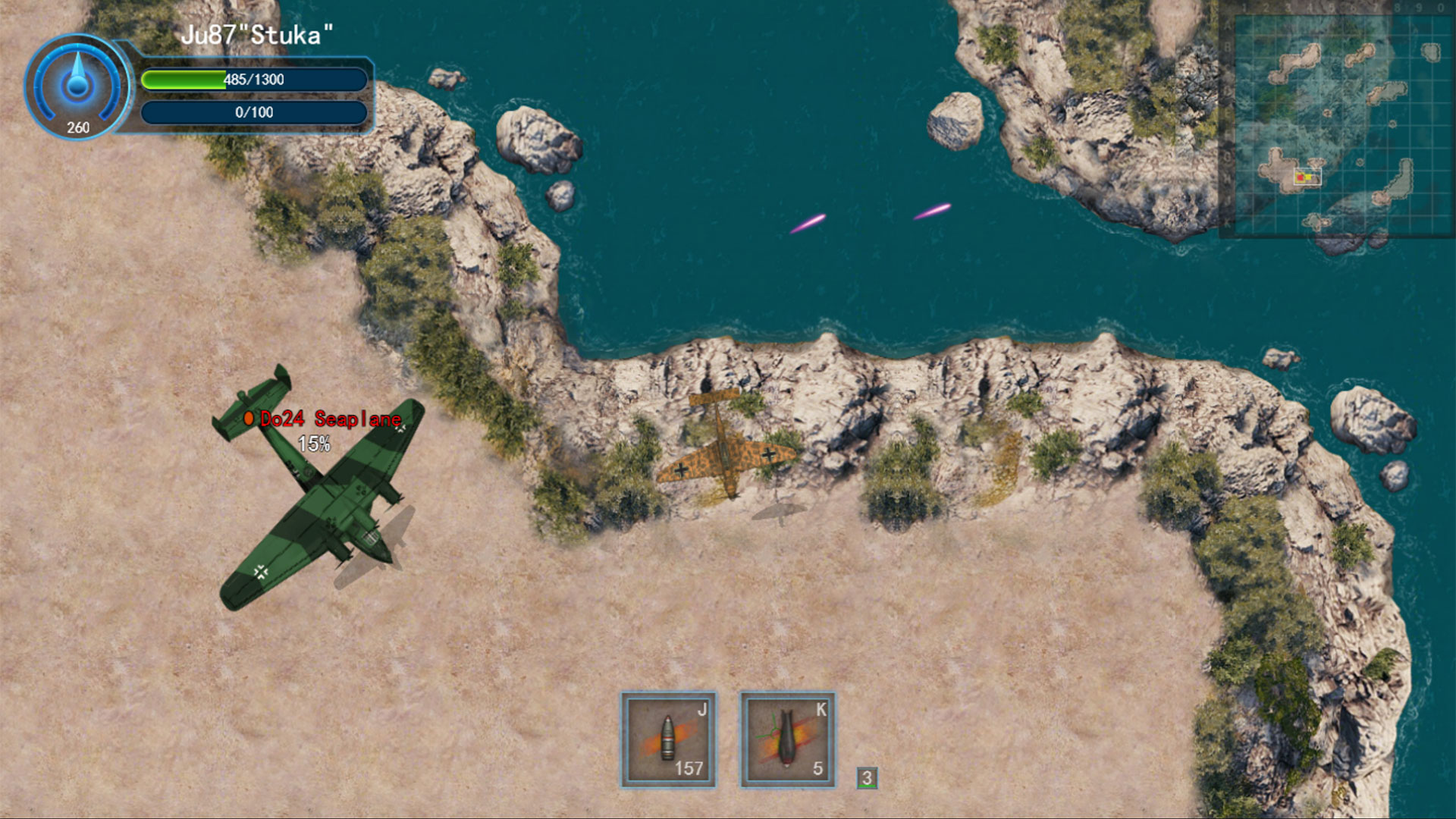The height and width of the screenshot is (819, 1456).
Task: Click the small numbered 3 indicator box
Action: click(867, 778)
